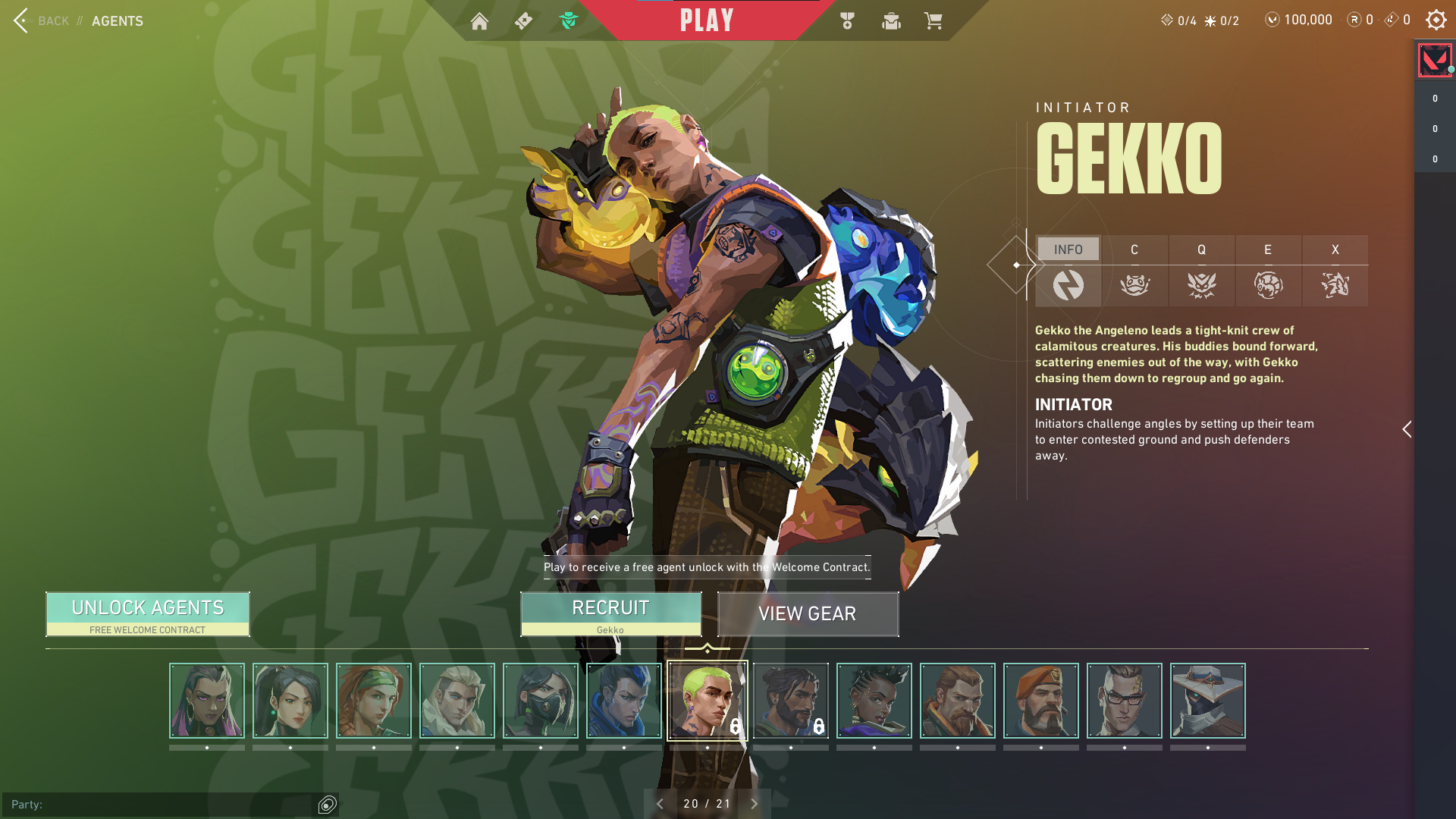Open the settings gear

tap(1436, 20)
